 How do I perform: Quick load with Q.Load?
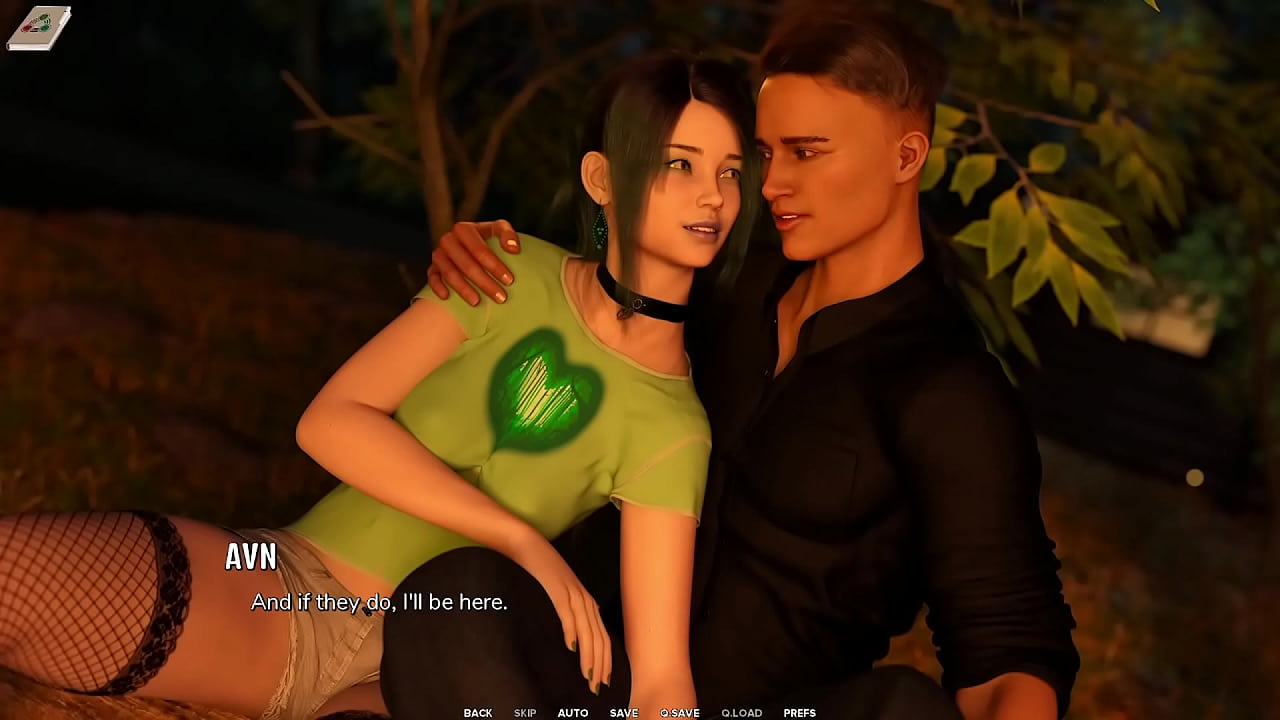(x=742, y=713)
